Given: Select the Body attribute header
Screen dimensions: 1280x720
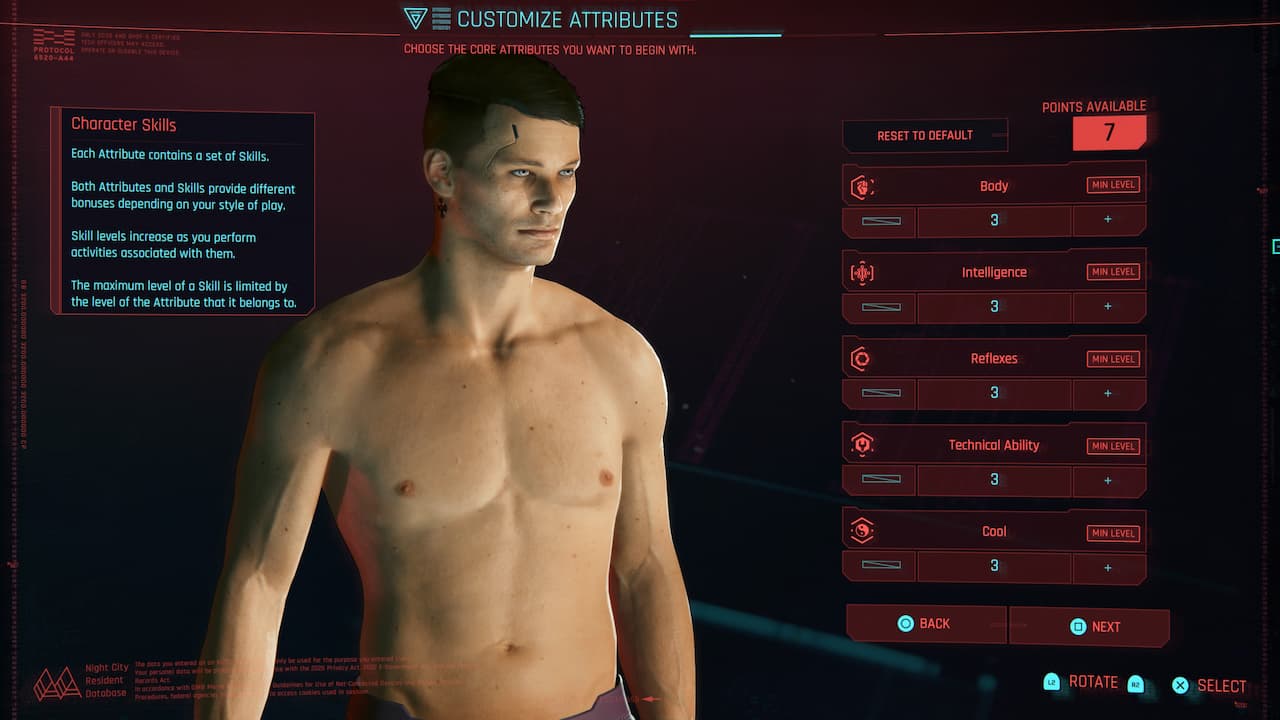Looking at the screenshot, I should pos(993,186).
